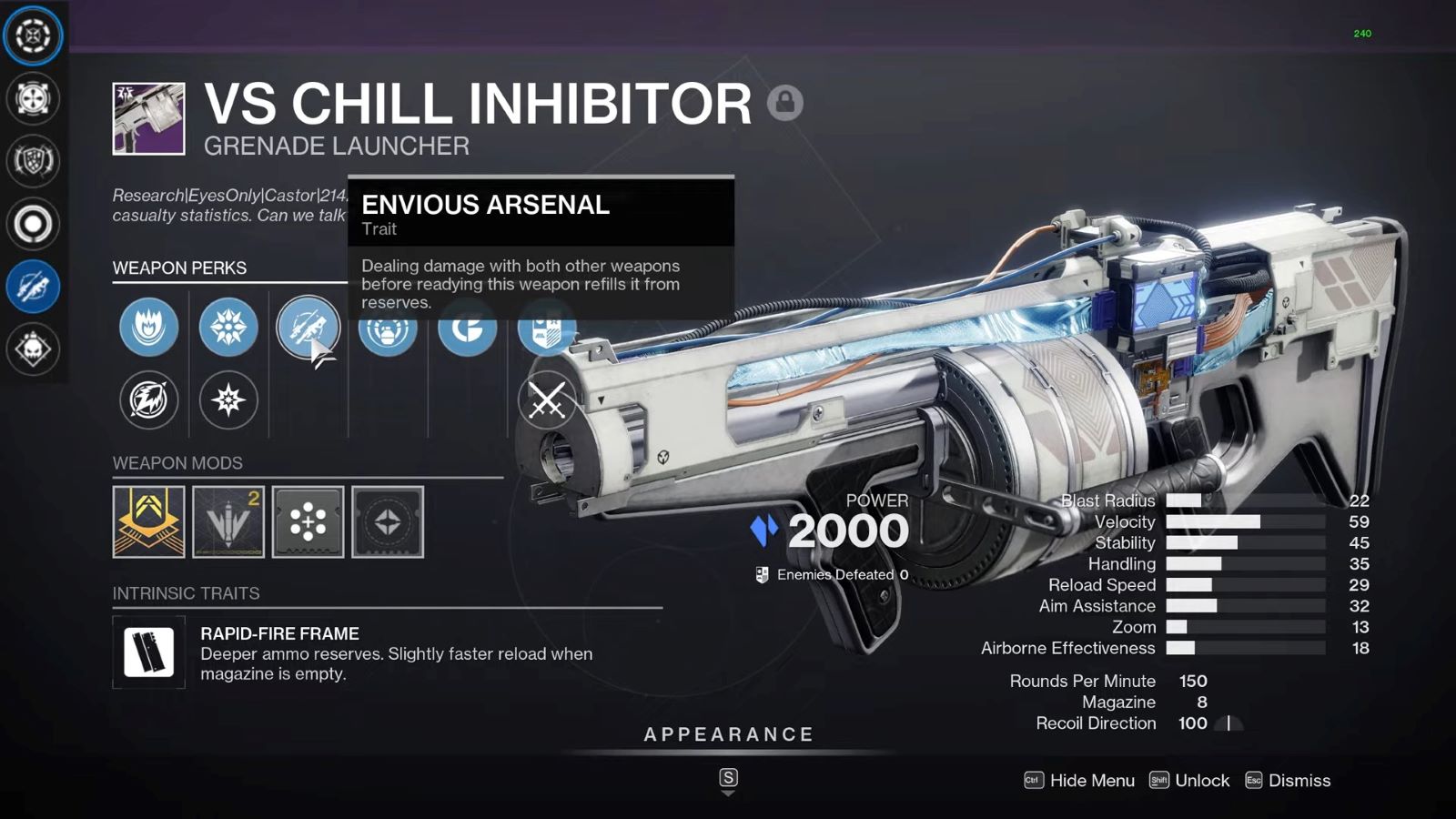Toggle the empty fourth mod socket
Screen dimensions: 1456x819
(x=386, y=523)
